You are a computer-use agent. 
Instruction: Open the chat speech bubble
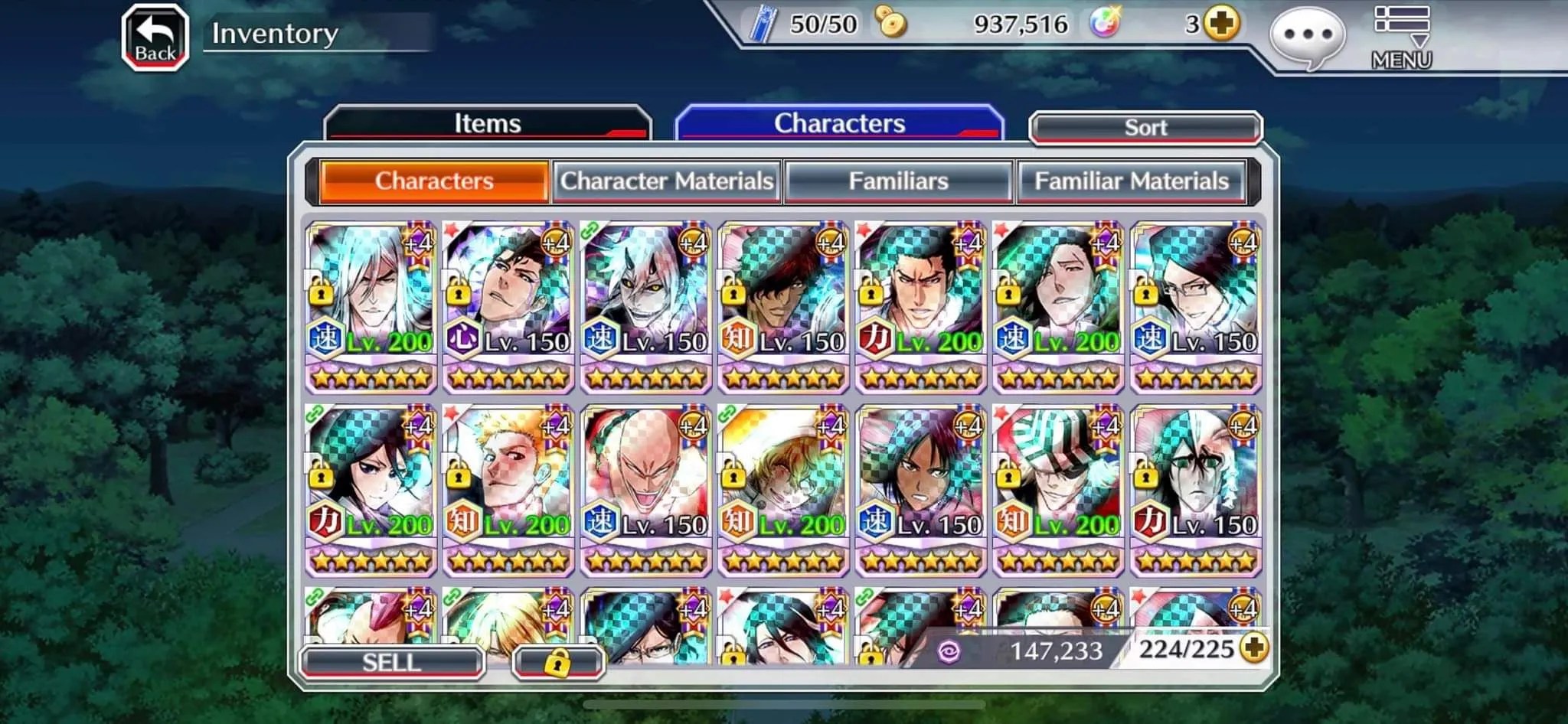click(x=1307, y=37)
